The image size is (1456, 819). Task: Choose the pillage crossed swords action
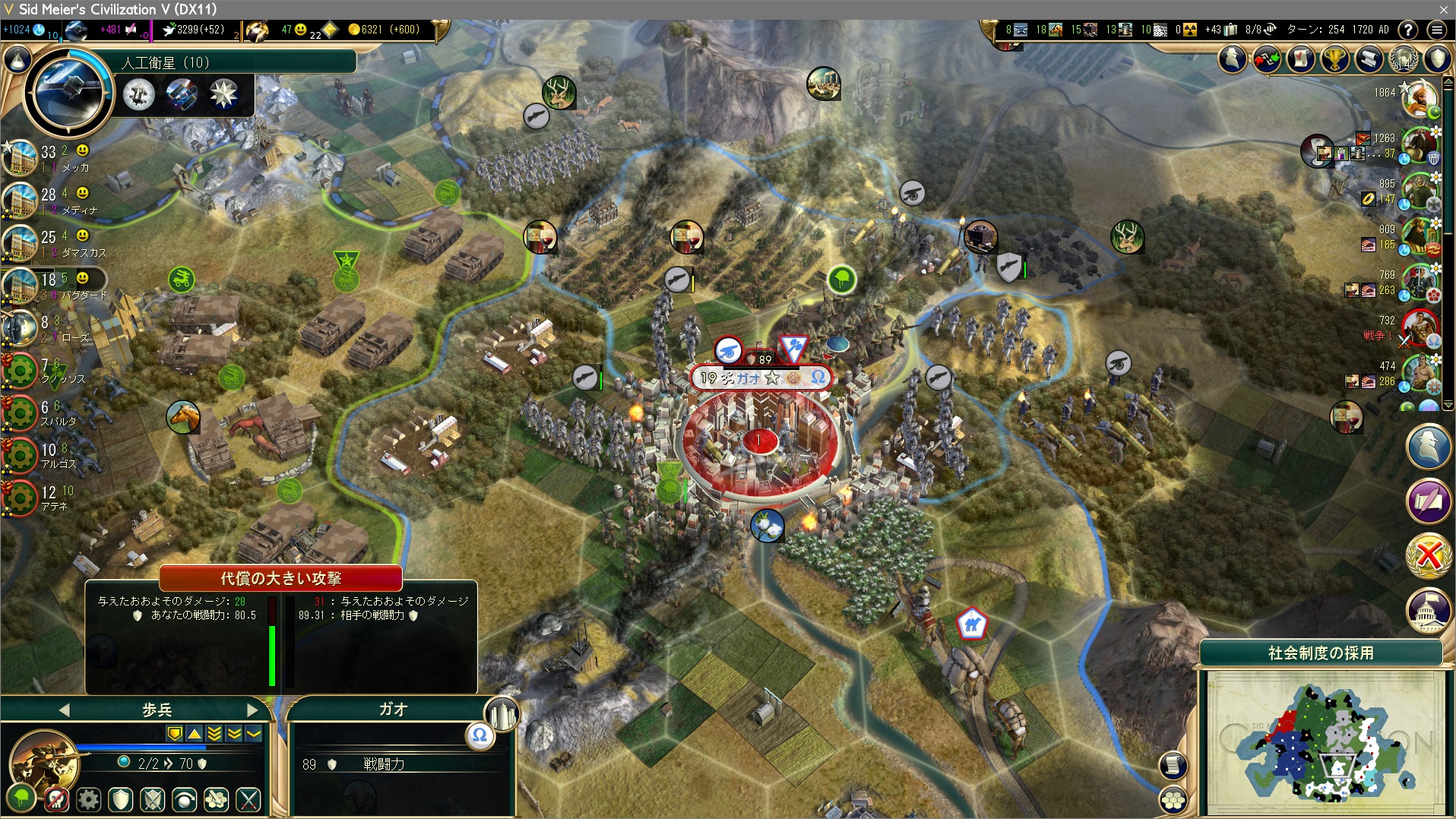pos(248,799)
